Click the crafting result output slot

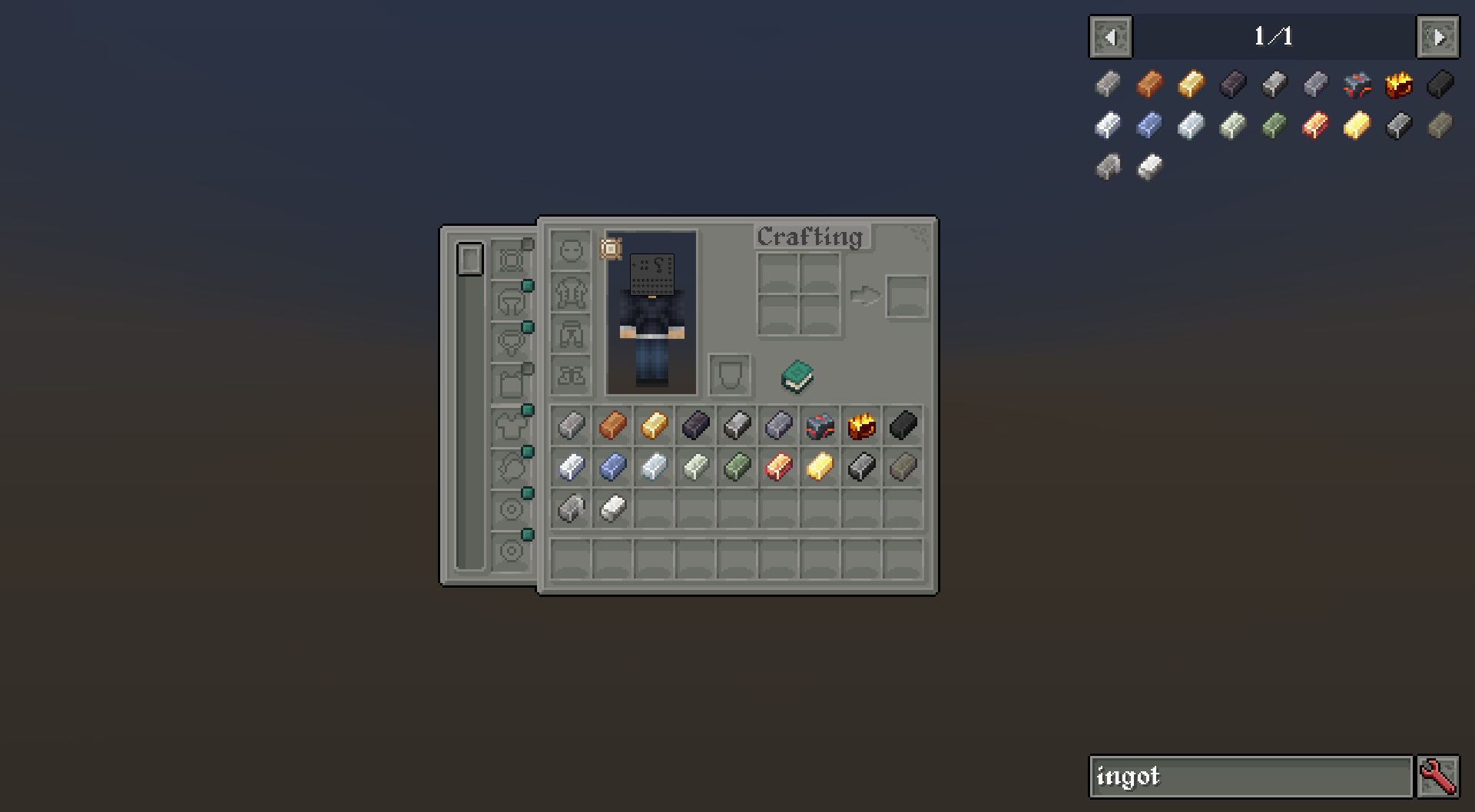[x=907, y=296]
